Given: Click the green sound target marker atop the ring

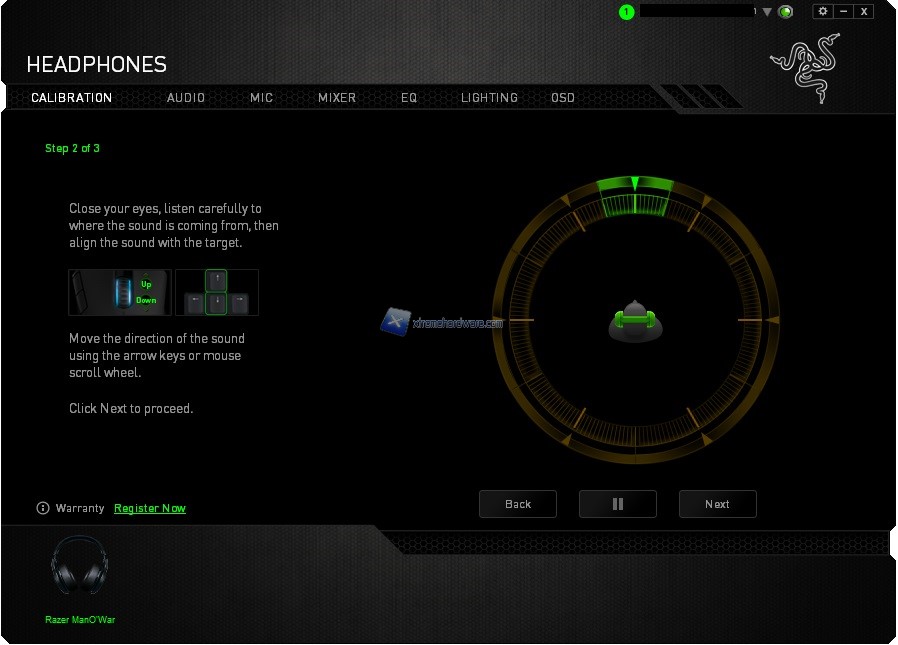Looking at the screenshot, I should pos(634,184).
